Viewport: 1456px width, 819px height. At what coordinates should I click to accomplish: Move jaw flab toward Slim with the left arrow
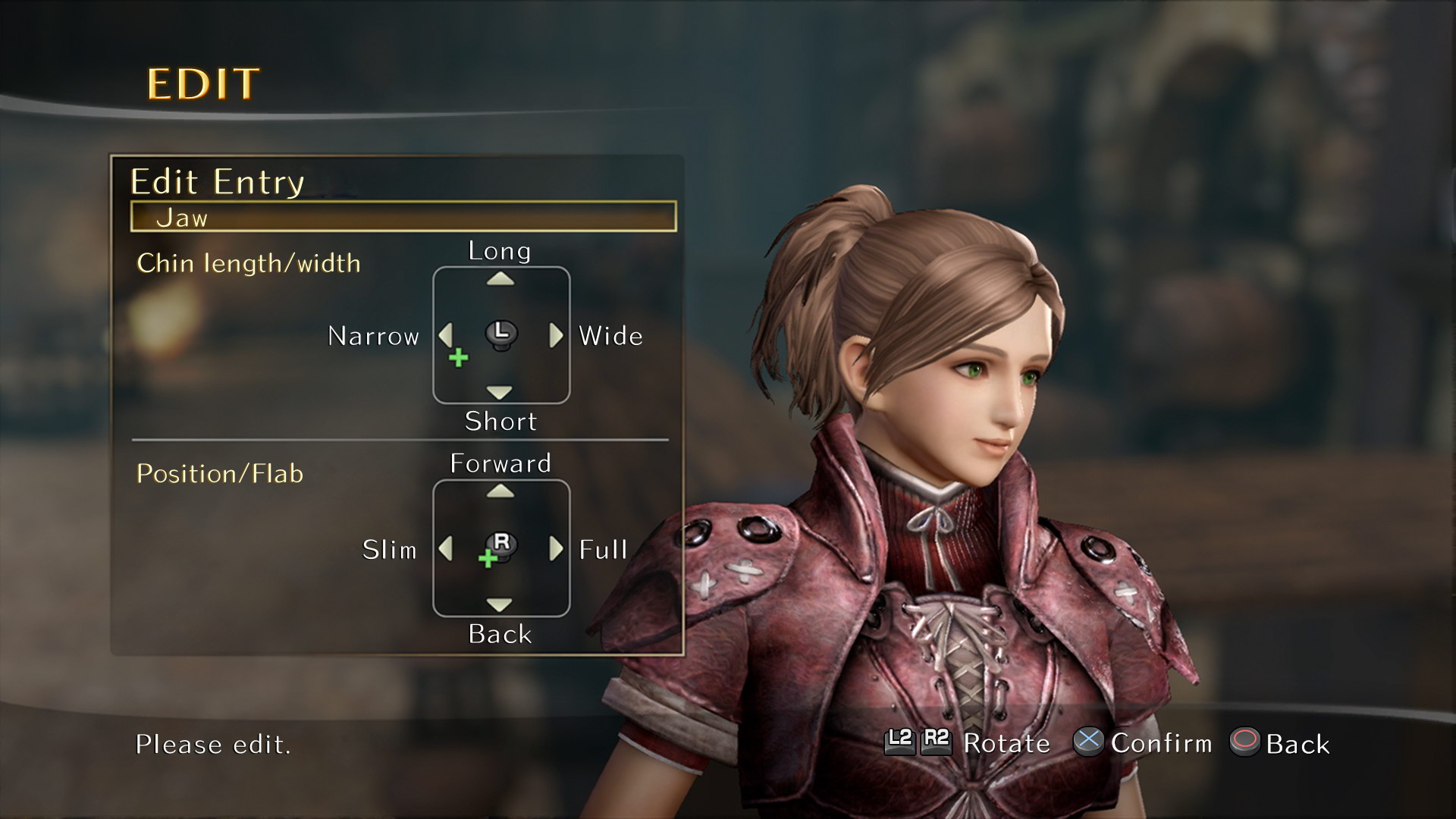click(445, 548)
